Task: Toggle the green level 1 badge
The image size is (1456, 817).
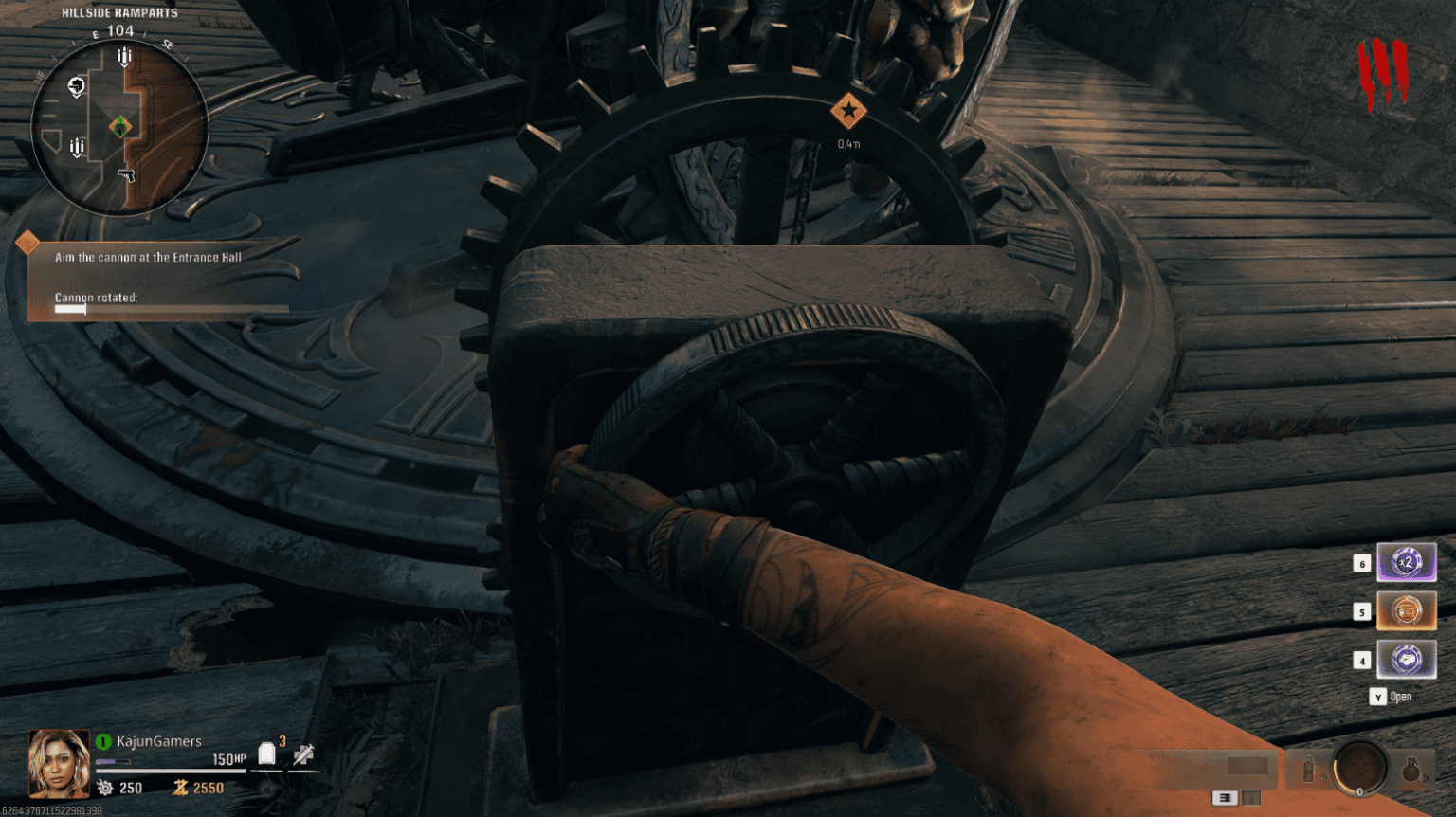Action: [101, 741]
